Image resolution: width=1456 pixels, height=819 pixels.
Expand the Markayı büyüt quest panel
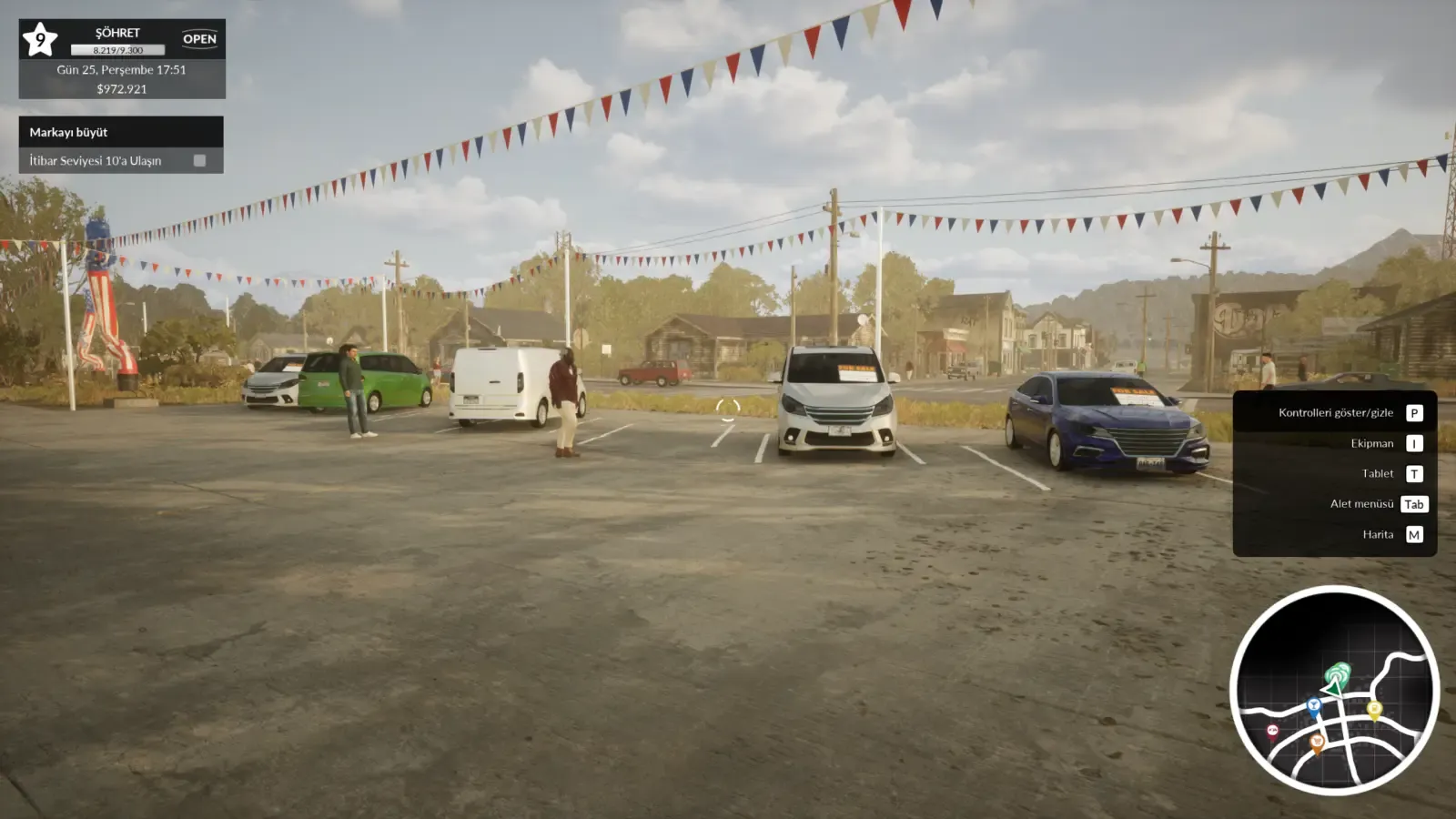click(69, 132)
